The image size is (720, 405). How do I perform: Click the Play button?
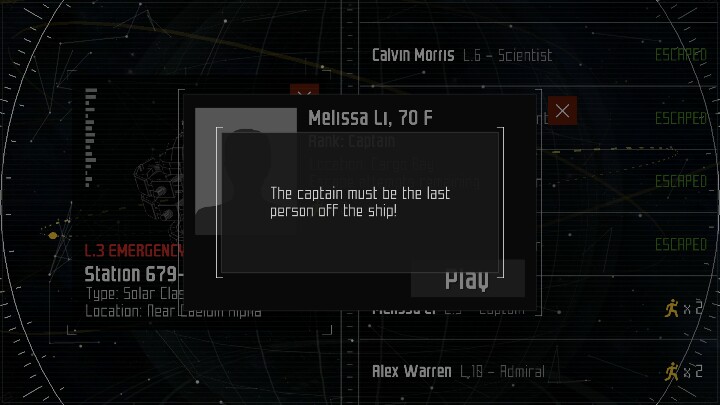[467, 279]
